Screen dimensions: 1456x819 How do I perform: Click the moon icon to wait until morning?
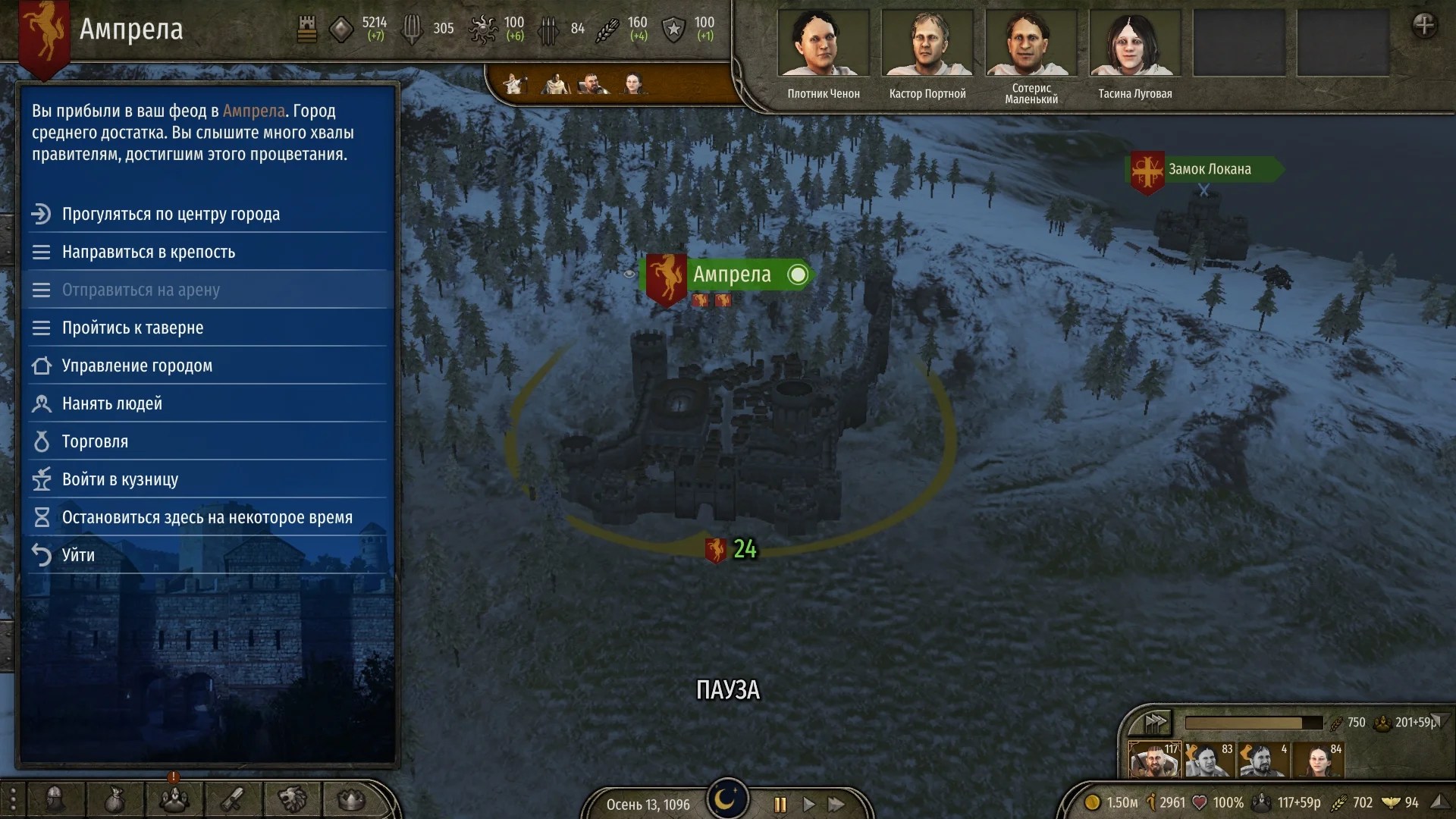(x=726, y=798)
